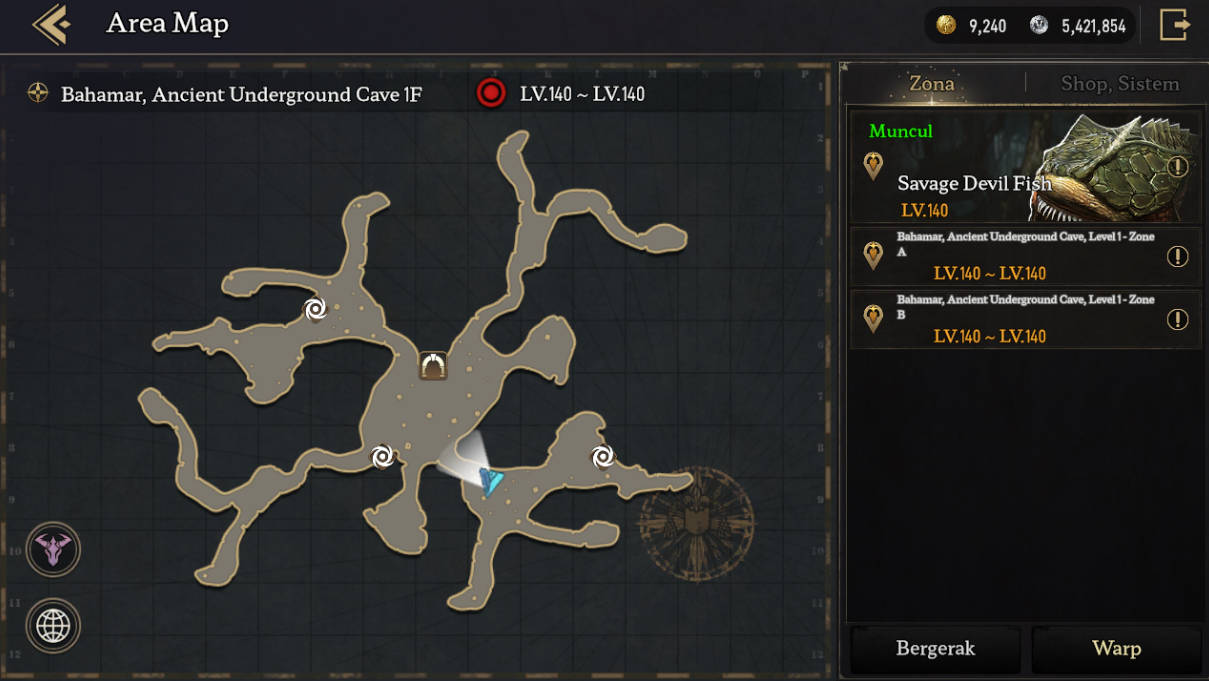1209x681 pixels.
Task: Exit the Area Map screen
Action: (x=1174, y=25)
